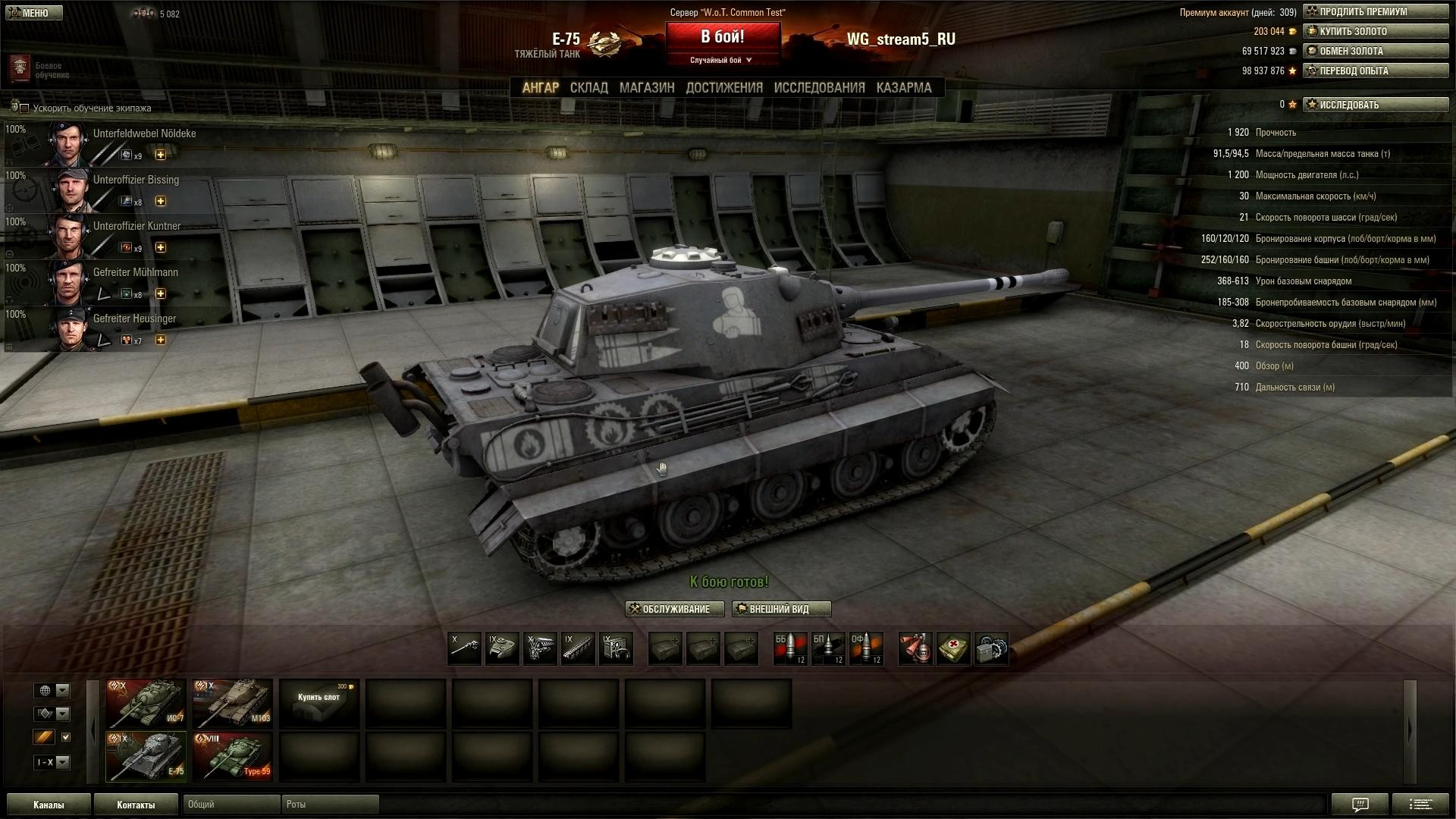Open the МАГАЗИН tab
This screenshot has width=1456, height=819.
click(x=646, y=88)
